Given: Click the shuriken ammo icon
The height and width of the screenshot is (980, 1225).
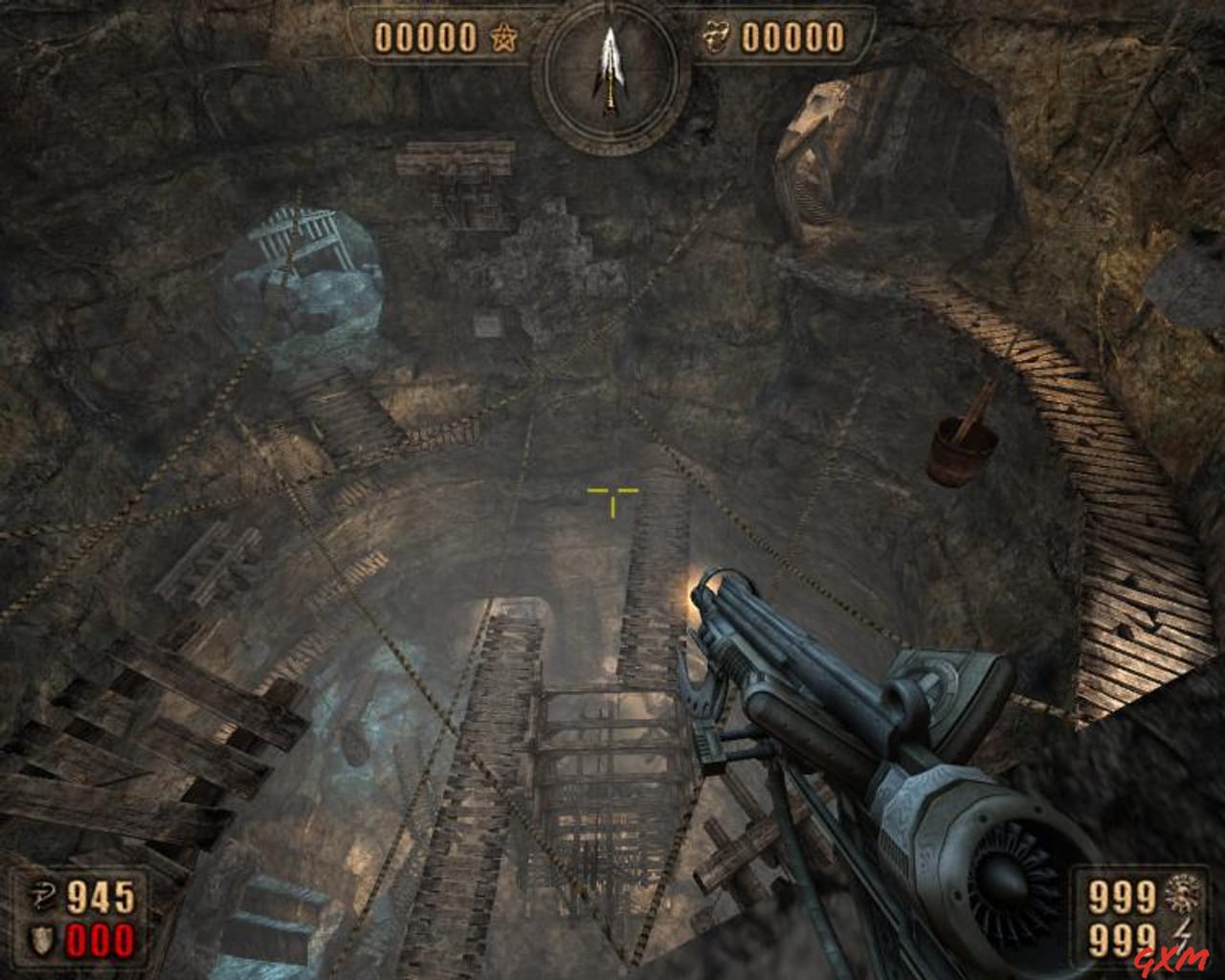Looking at the screenshot, I should point(1183,893).
